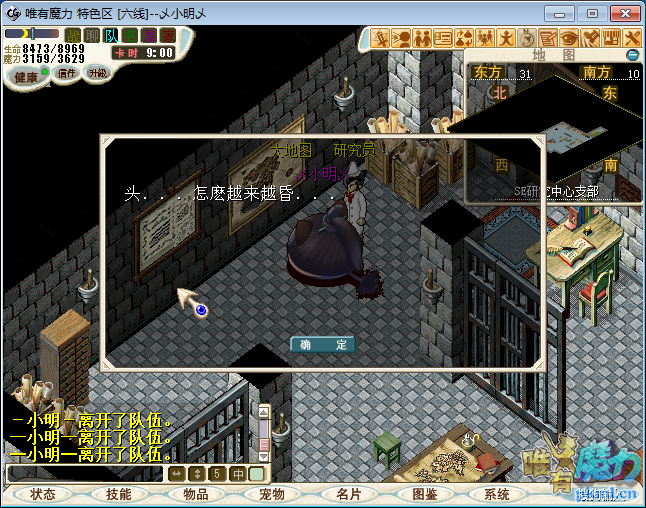646x508 pixels.
Task: Open the 名片 name card menu
Action: pyautogui.click(x=347, y=494)
